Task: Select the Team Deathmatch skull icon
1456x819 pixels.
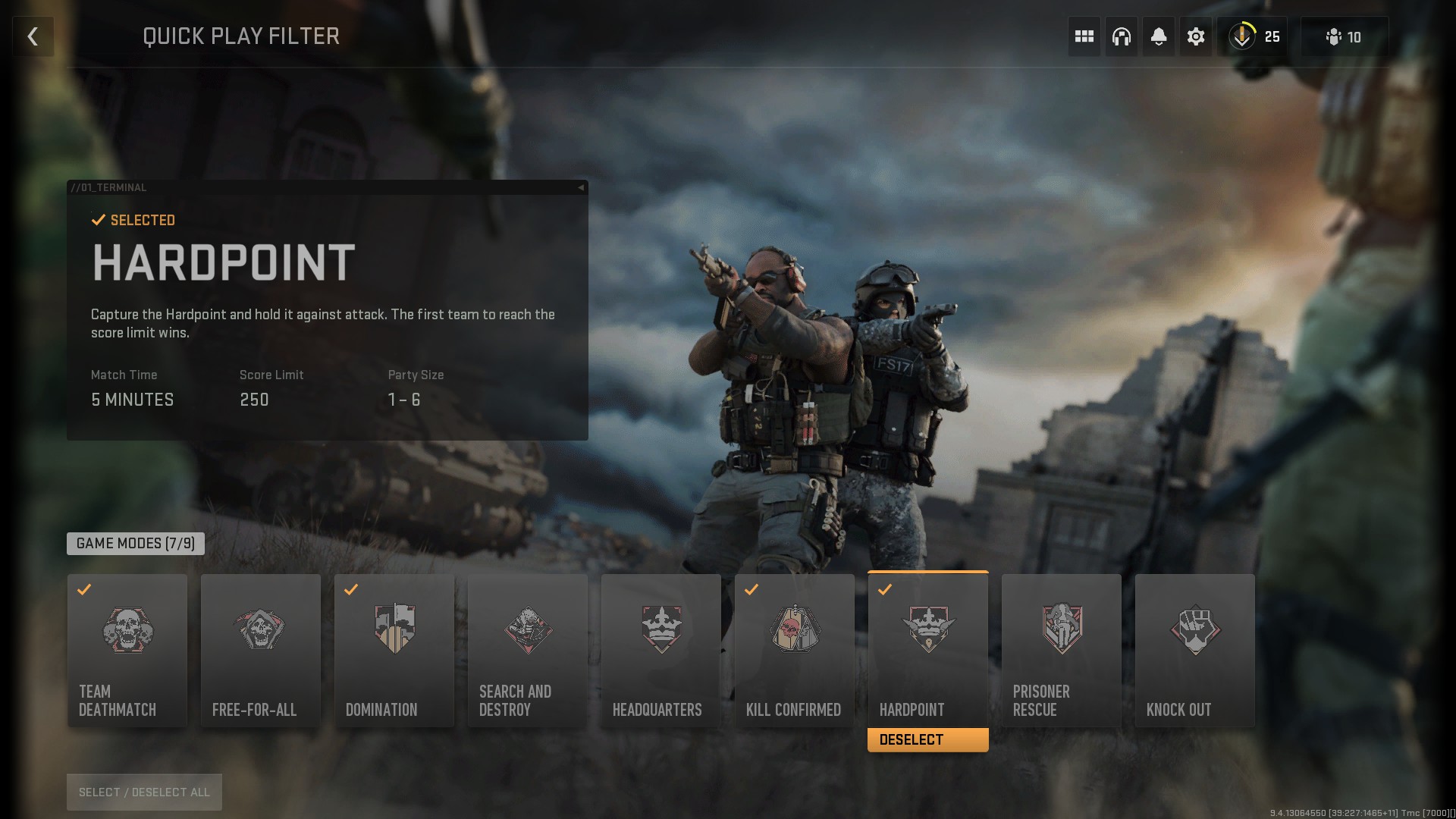Action: point(127,630)
